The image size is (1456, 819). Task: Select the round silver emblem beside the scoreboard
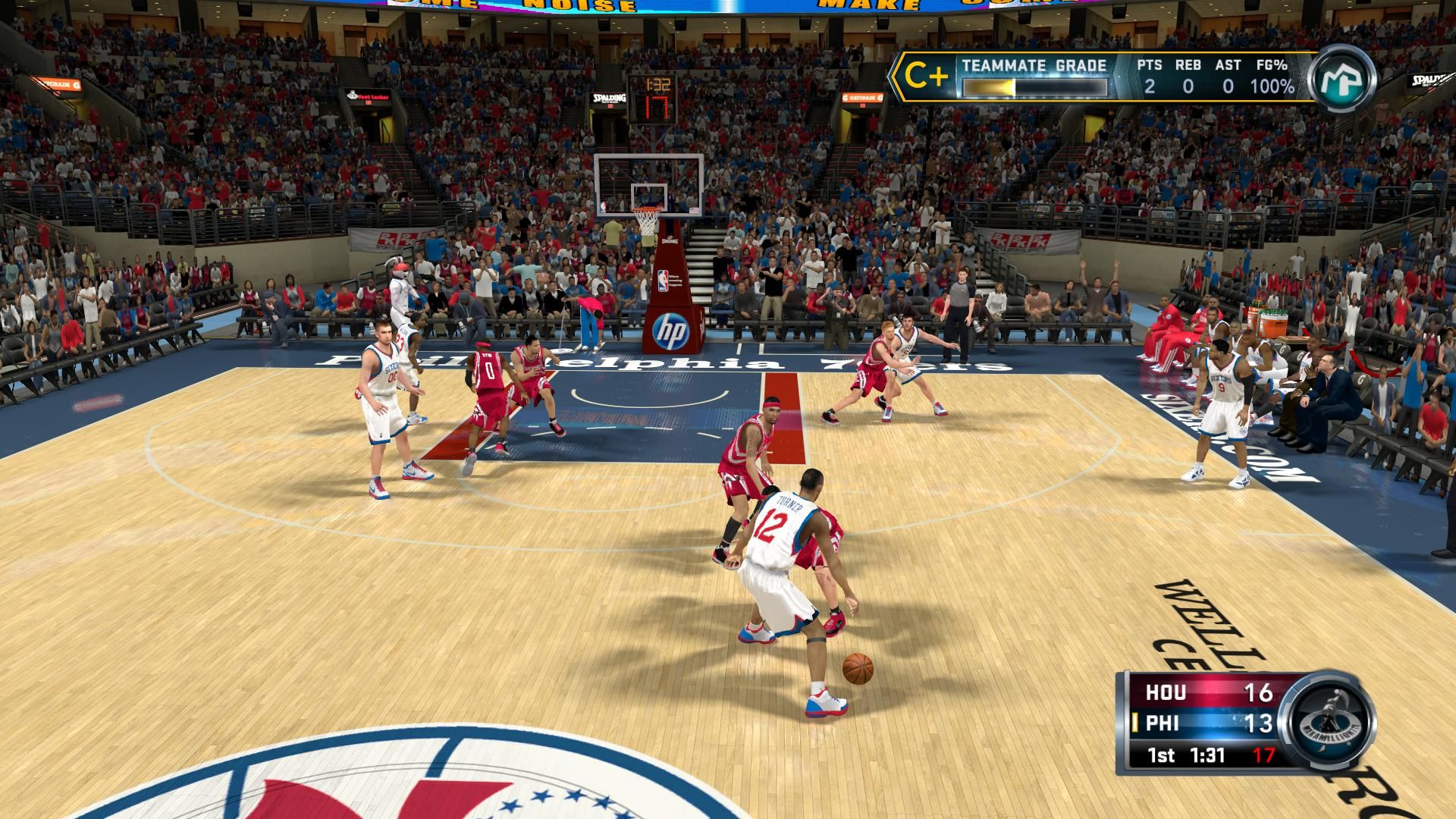(1327, 719)
